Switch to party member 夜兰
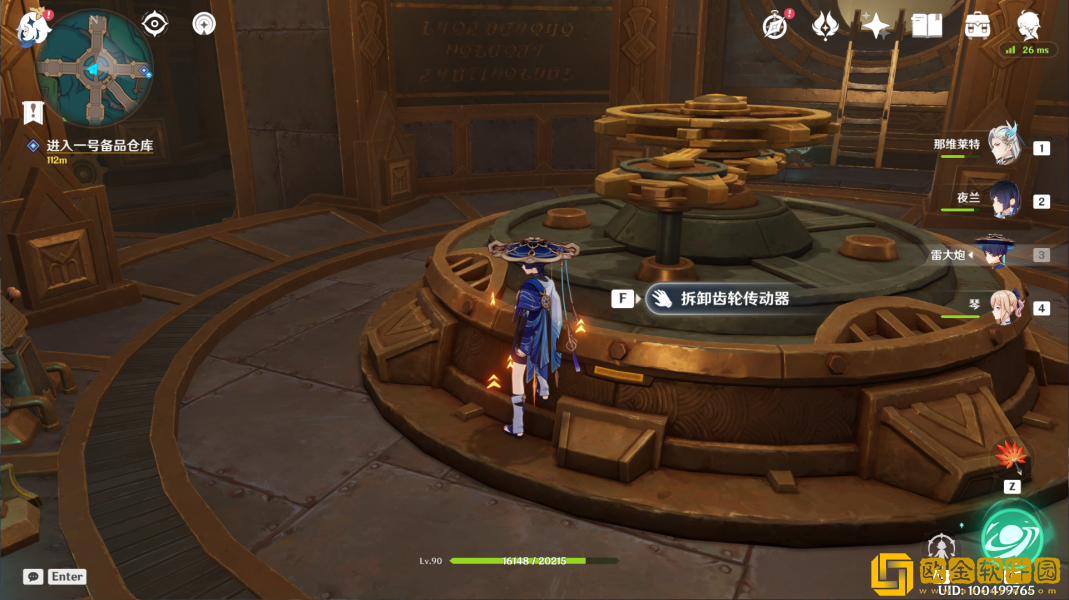This screenshot has width=1069, height=600. point(1003,200)
